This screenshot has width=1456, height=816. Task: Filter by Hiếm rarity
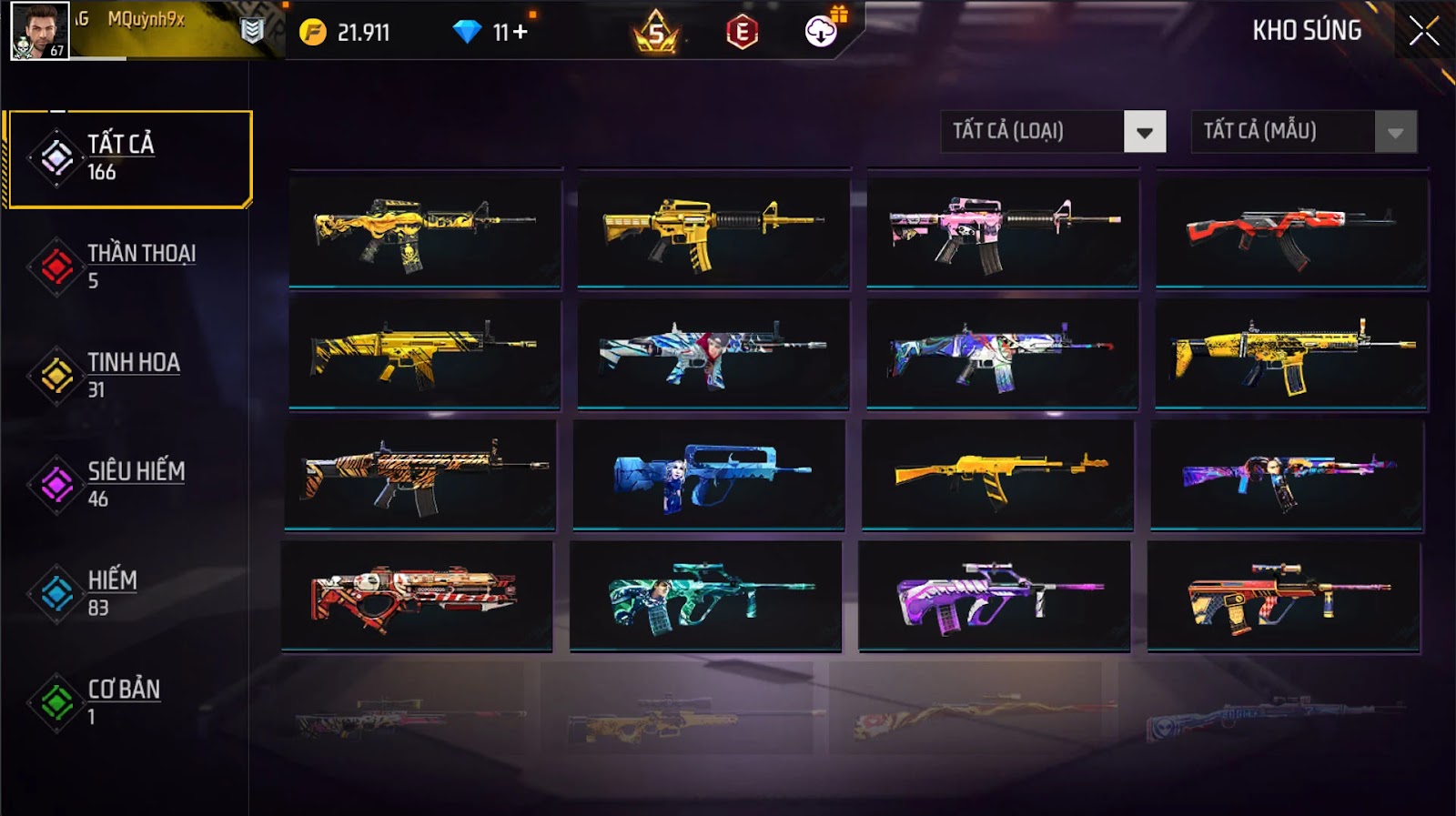(127, 593)
